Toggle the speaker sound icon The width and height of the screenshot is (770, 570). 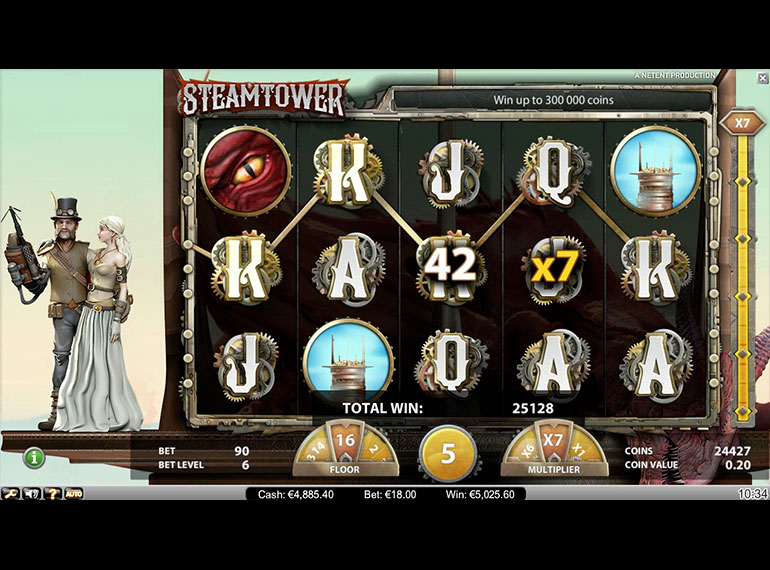pyautogui.click(x=31, y=493)
